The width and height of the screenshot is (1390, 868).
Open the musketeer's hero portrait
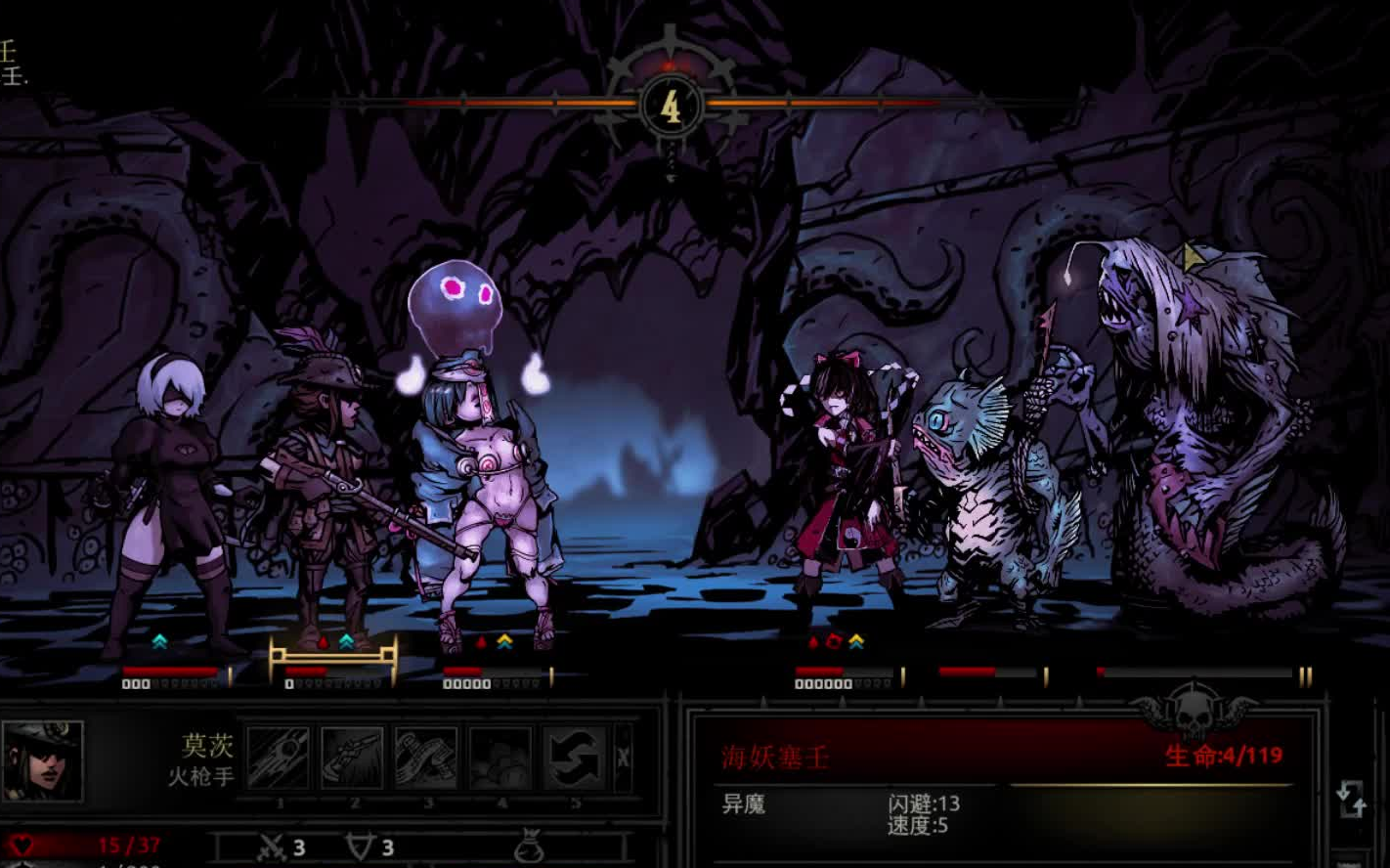pyautogui.click(x=42, y=760)
